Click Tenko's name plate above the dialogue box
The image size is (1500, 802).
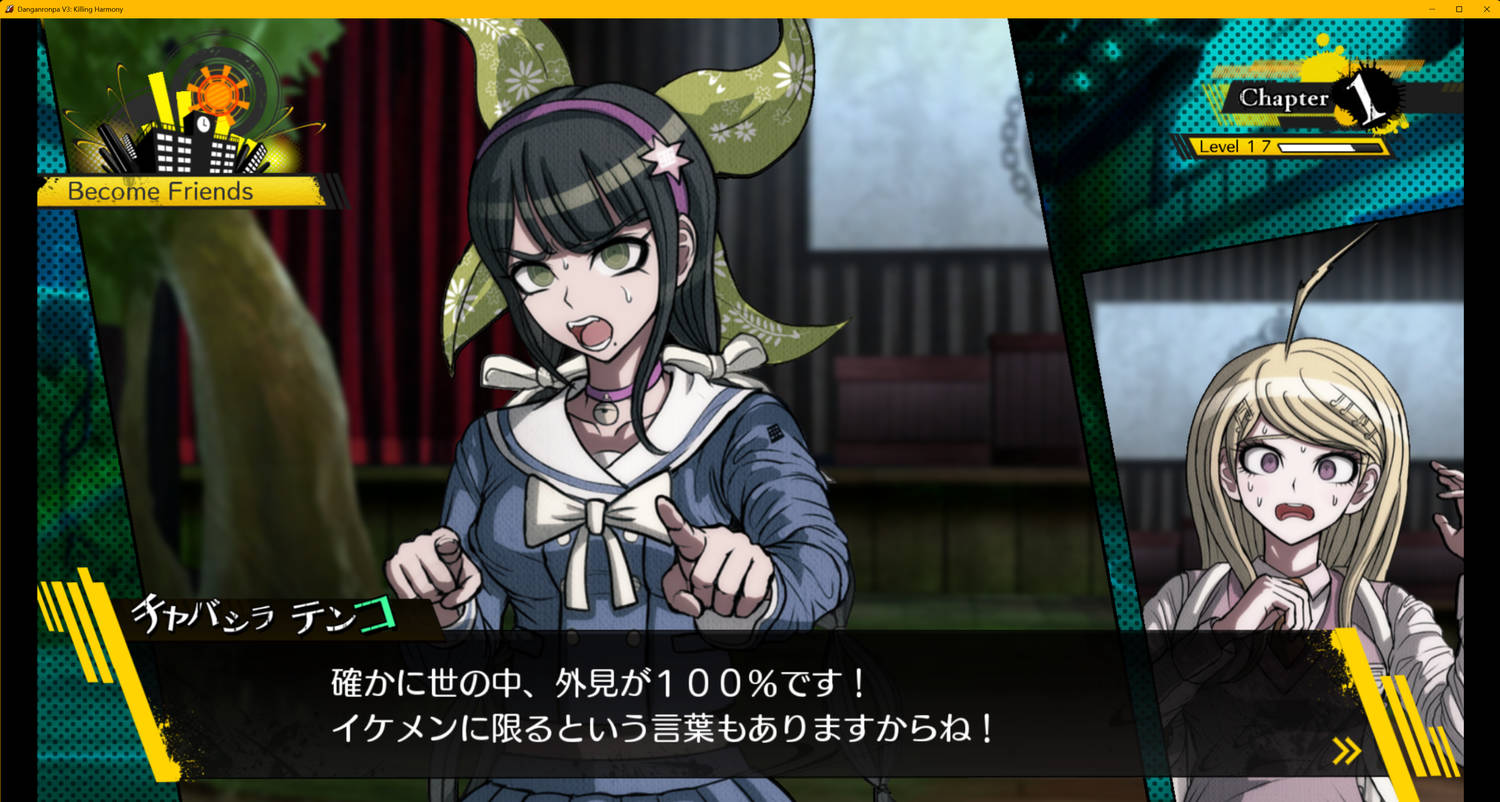click(265, 617)
